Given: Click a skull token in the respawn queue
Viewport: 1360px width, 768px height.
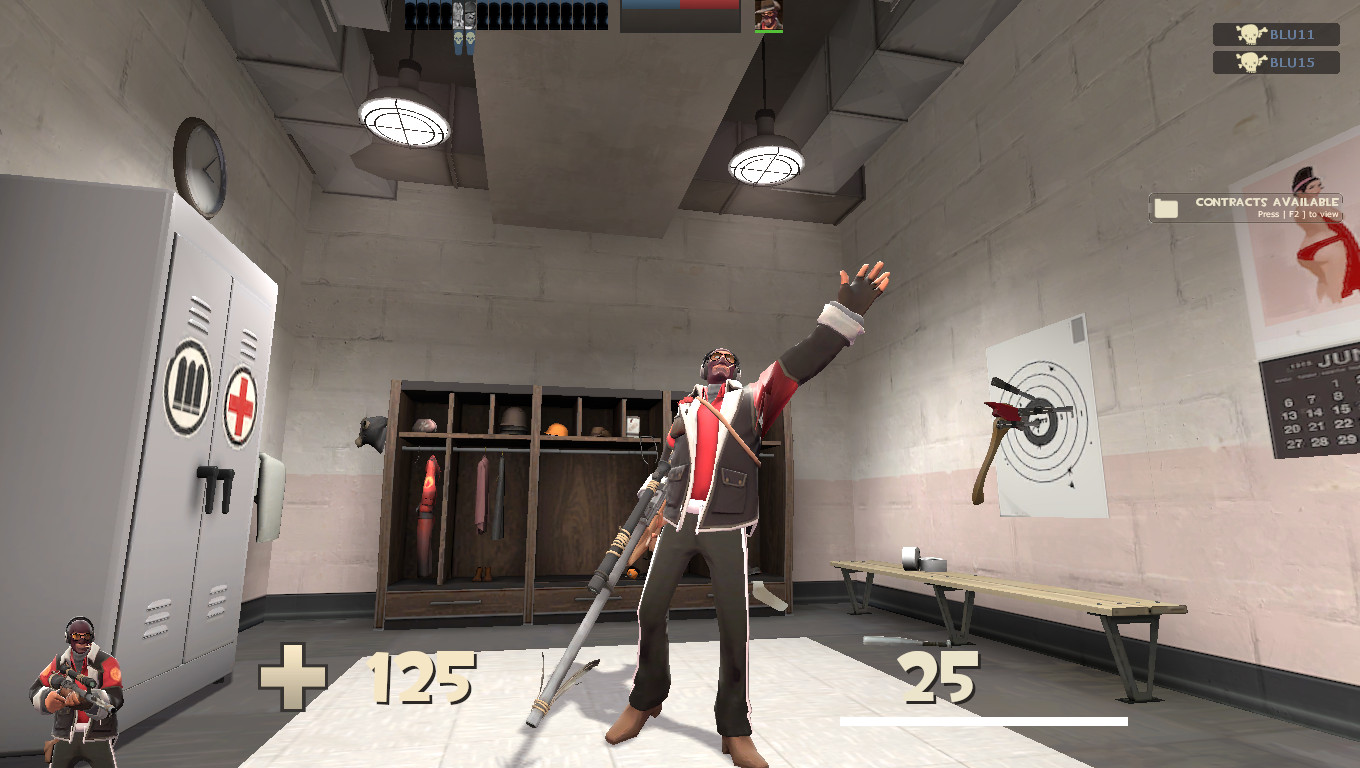Looking at the screenshot, I should pos(457,38).
